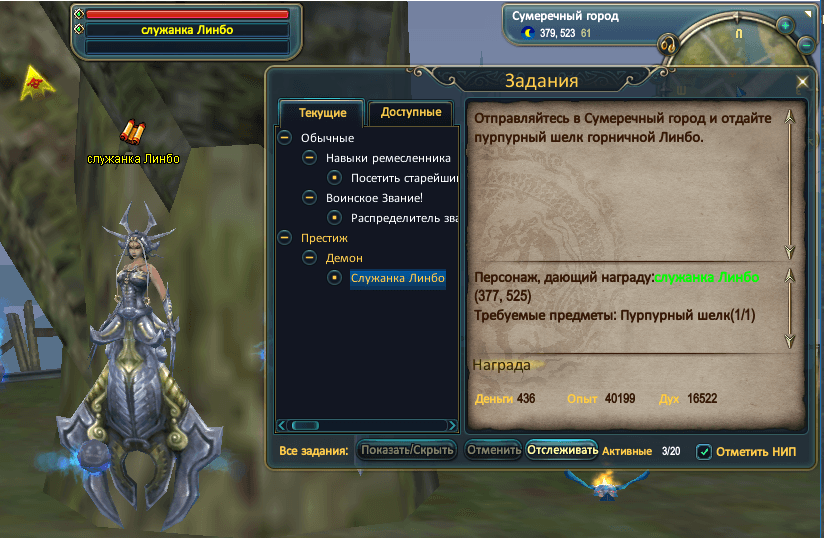Select the Демон quest group

click(x=344, y=258)
